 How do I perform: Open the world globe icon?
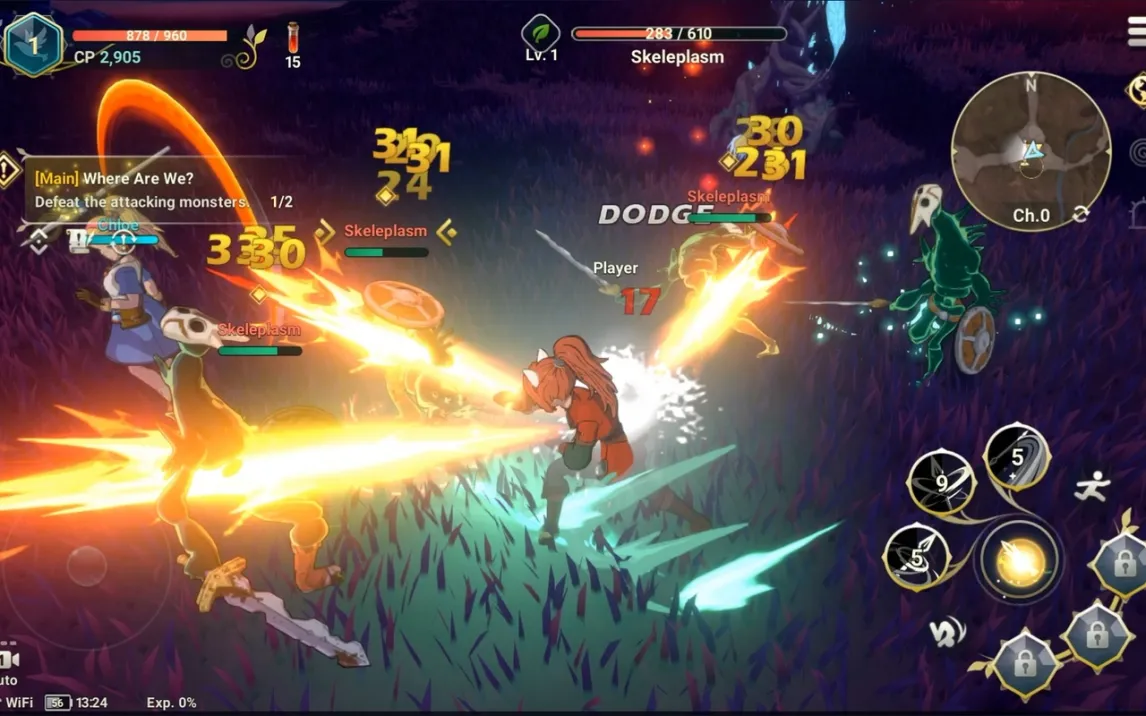click(1138, 90)
